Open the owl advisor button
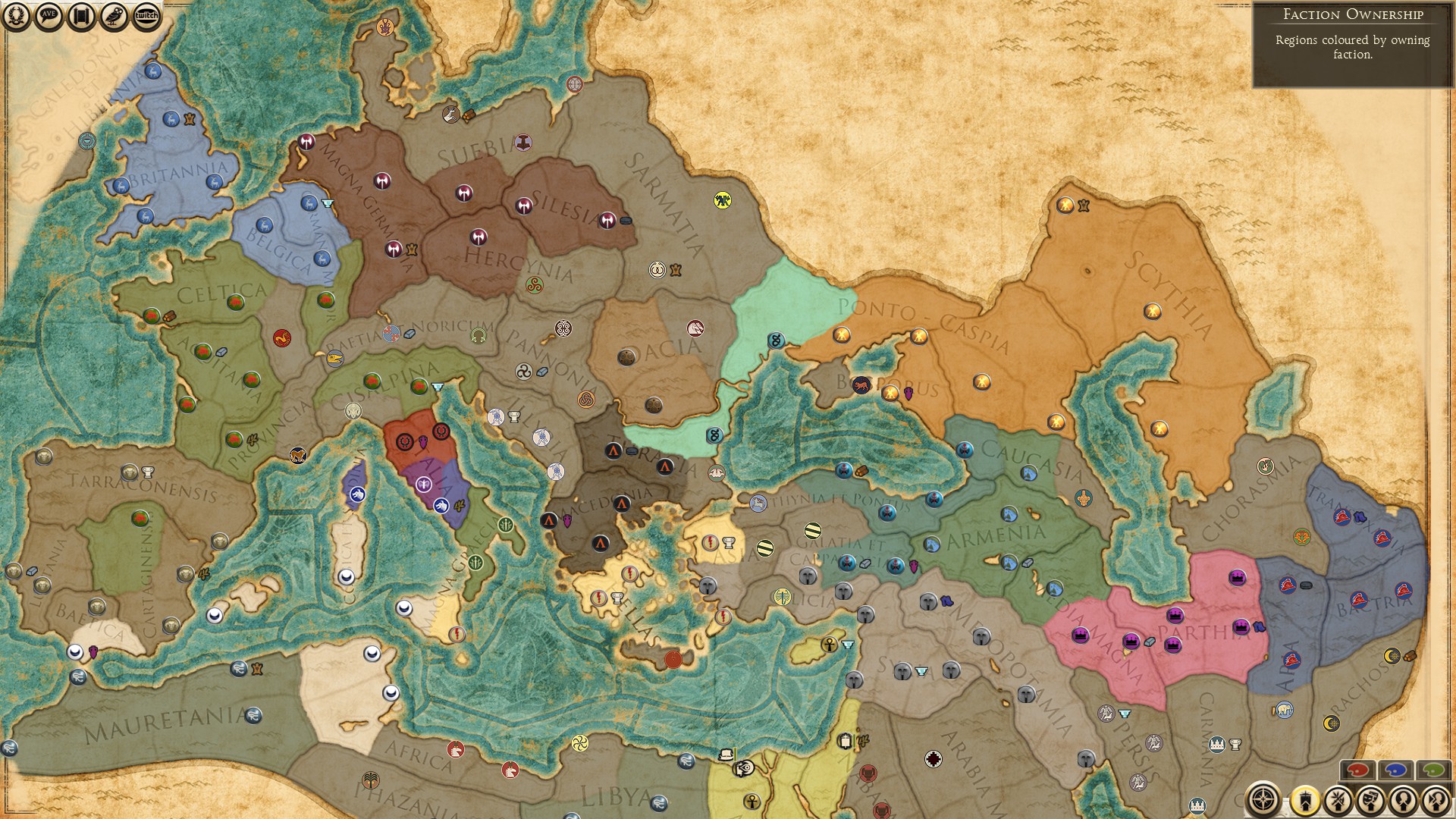 (114, 17)
